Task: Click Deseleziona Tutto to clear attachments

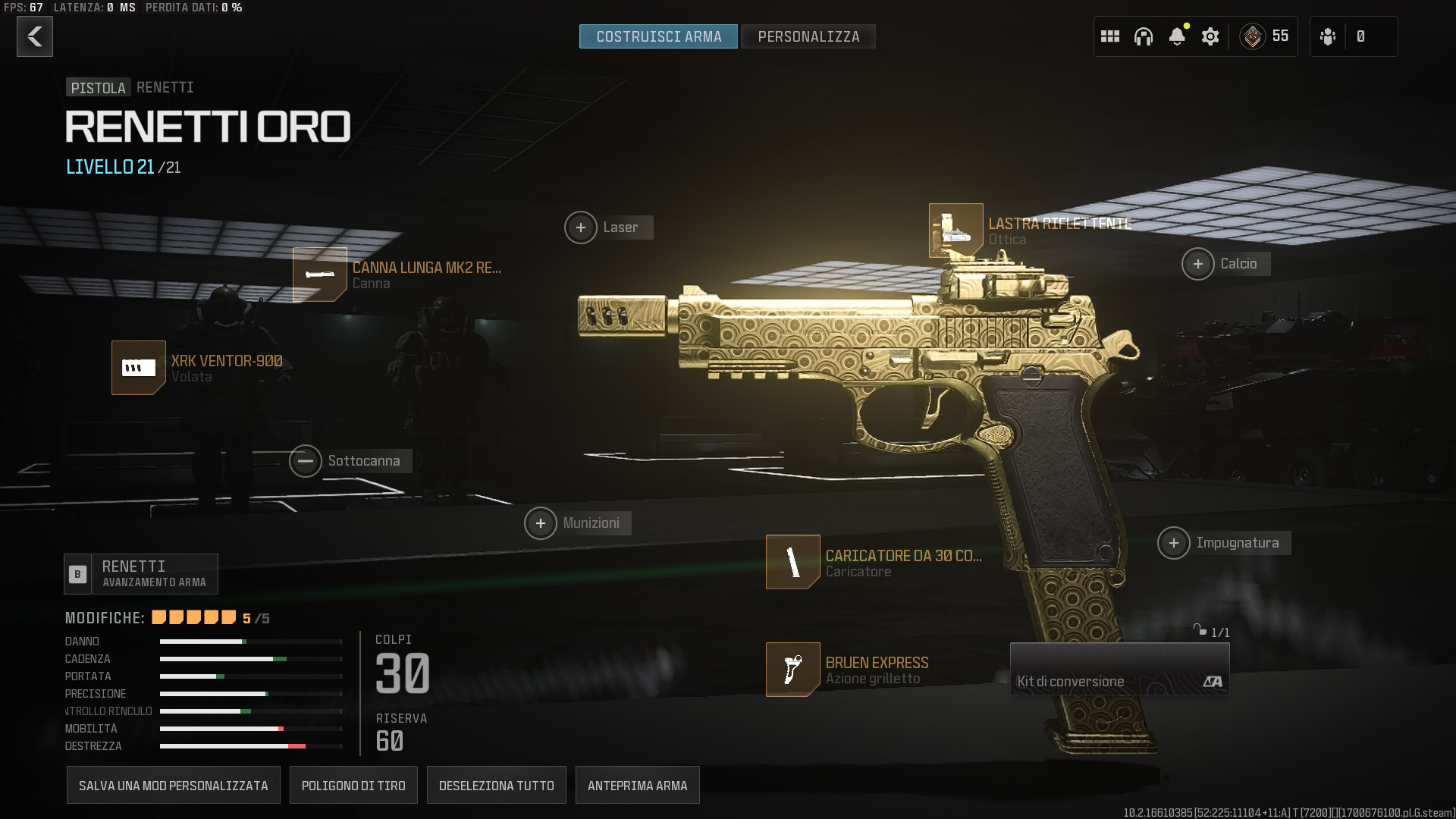Action: click(497, 786)
